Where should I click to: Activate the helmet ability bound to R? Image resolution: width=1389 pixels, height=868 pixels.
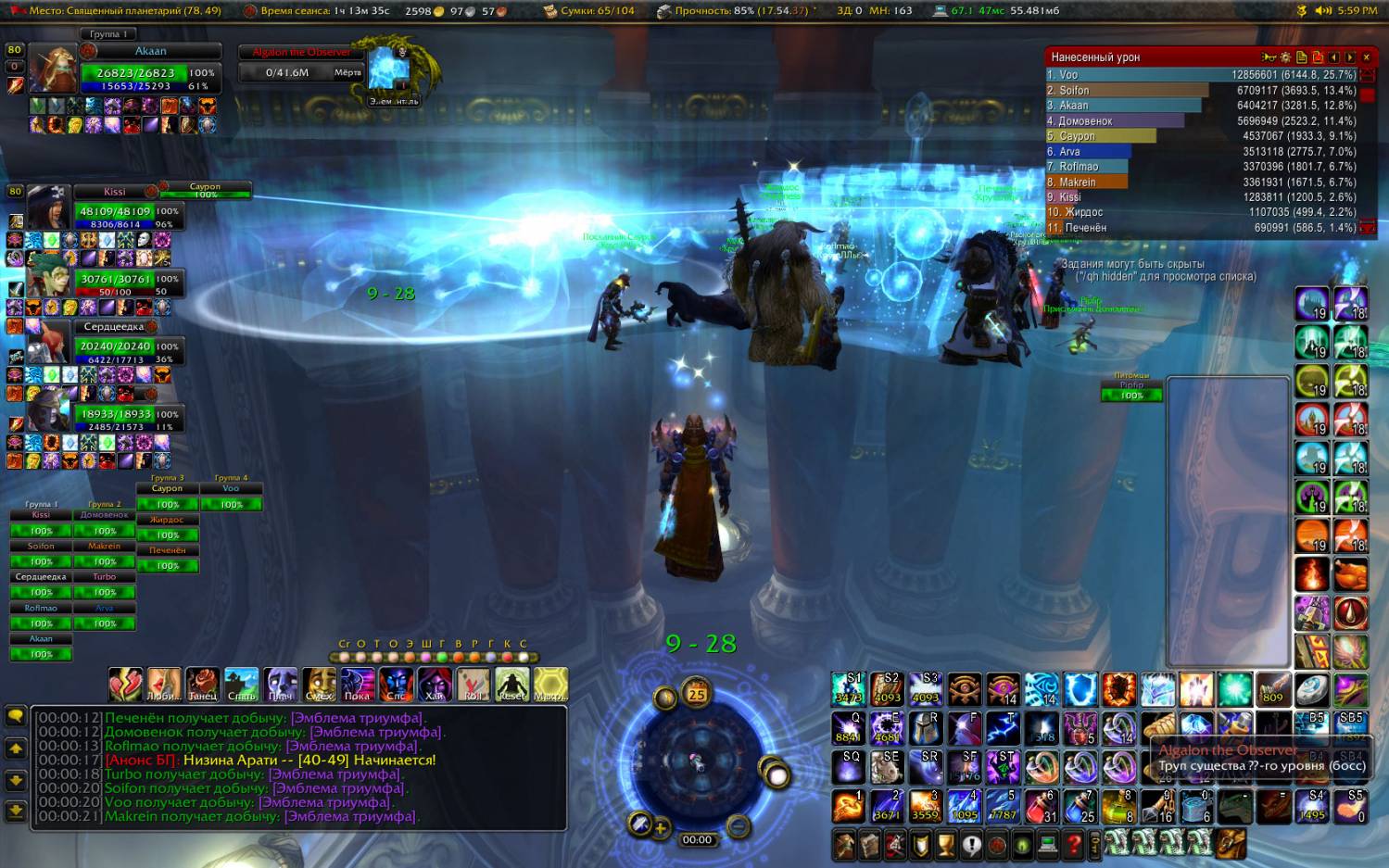pos(925,728)
